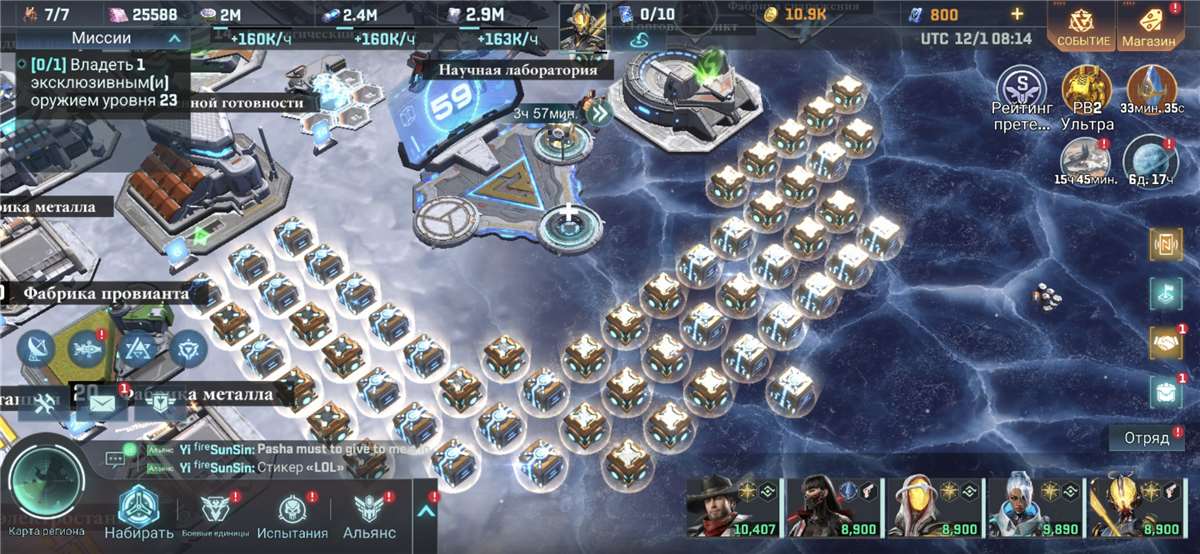The height and width of the screenshot is (554, 1200).
Task: Select the white-haired hero with 9,890 power
Action: click(1025, 507)
